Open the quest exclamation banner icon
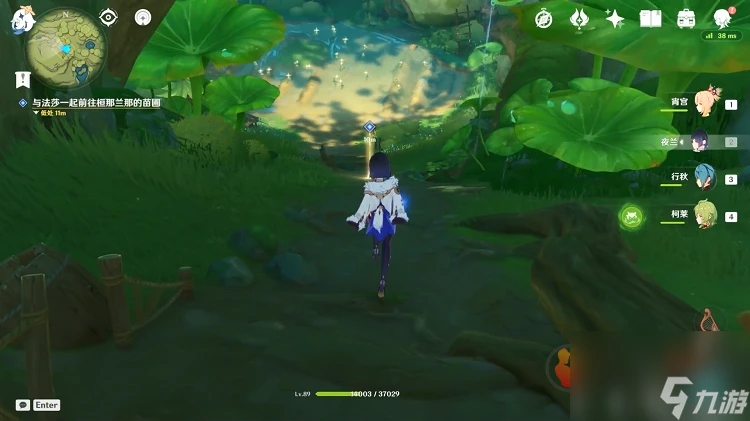Image resolution: width=750 pixels, height=421 pixels. coord(21,80)
